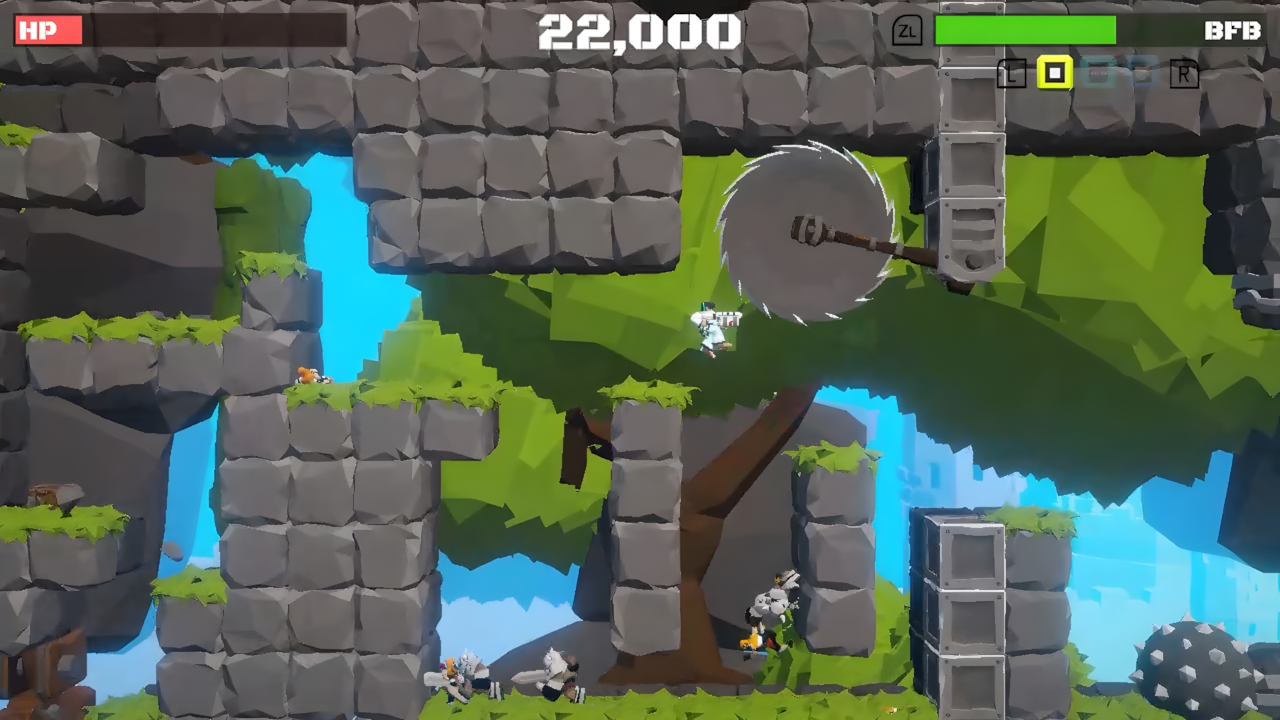Click the R shoulder button icon

(x=1184, y=74)
